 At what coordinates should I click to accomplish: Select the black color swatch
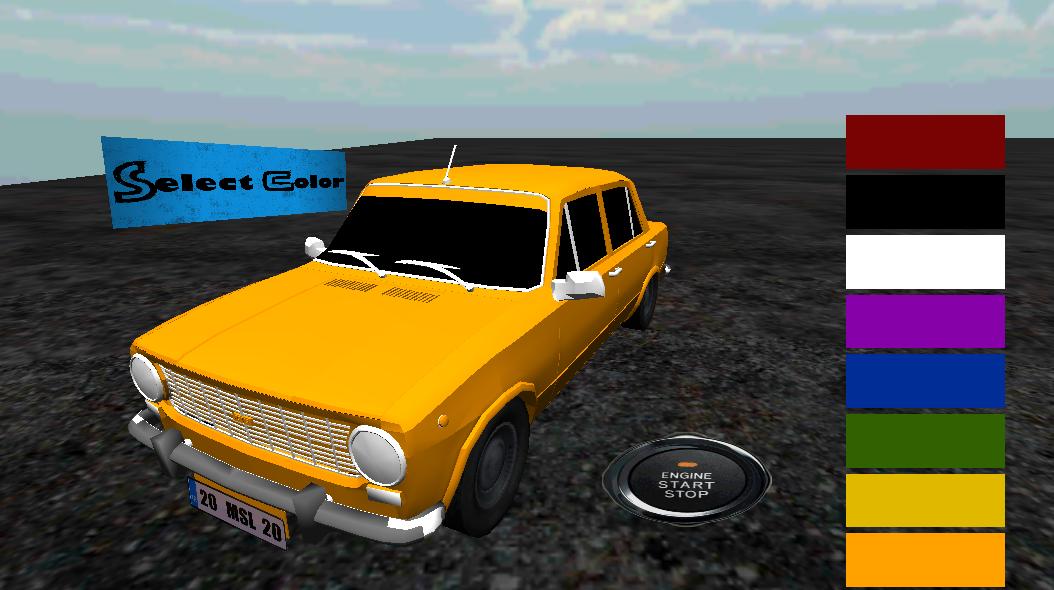click(x=925, y=202)
